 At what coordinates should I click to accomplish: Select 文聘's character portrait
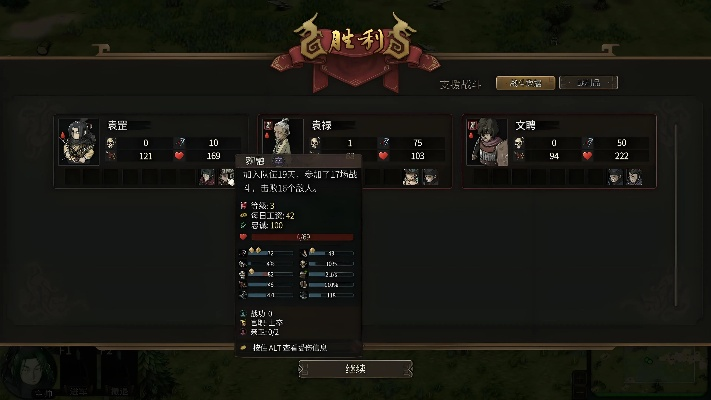tap(488, 140)
